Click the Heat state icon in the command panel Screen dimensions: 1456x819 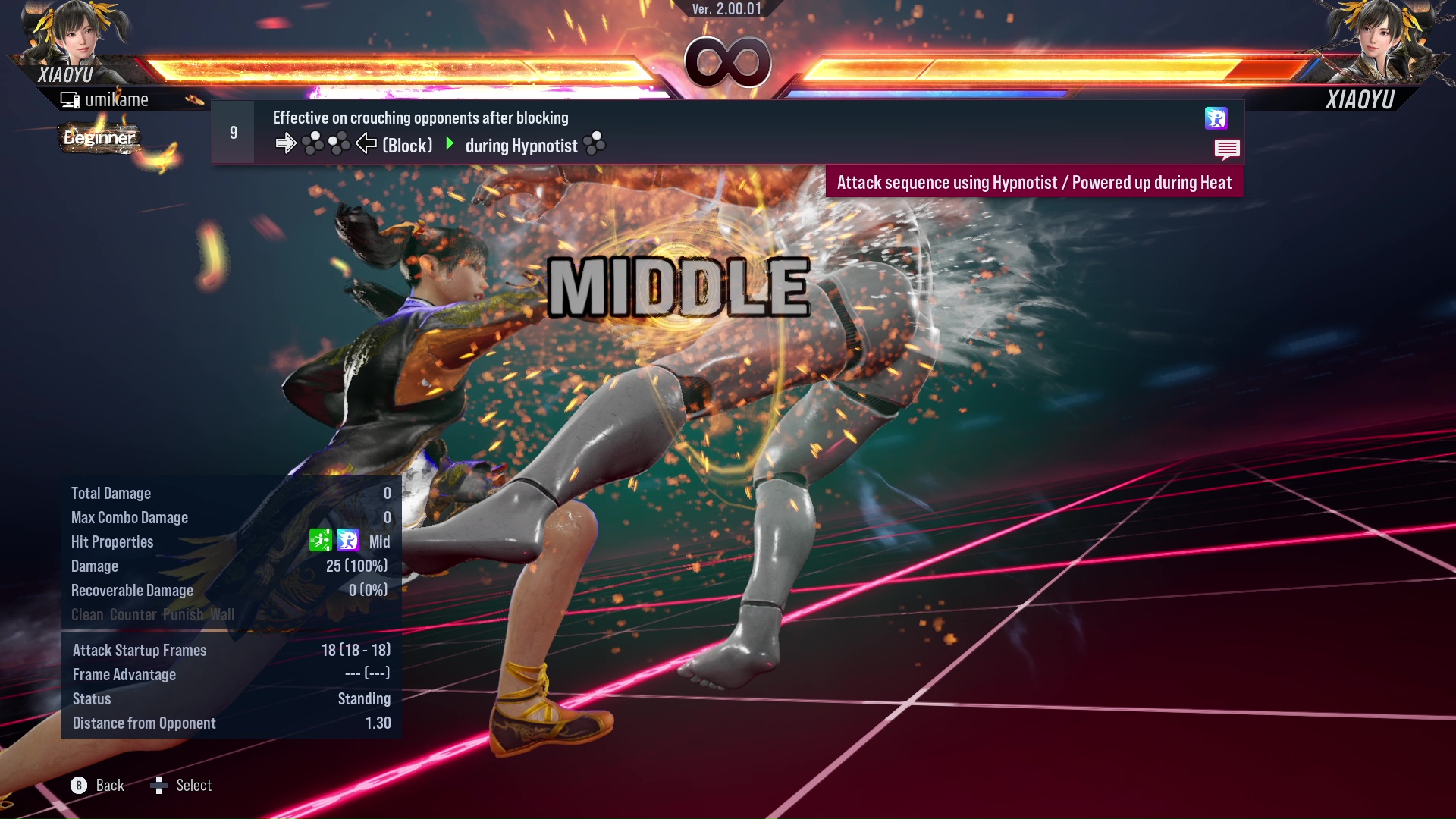(1217, 119)
